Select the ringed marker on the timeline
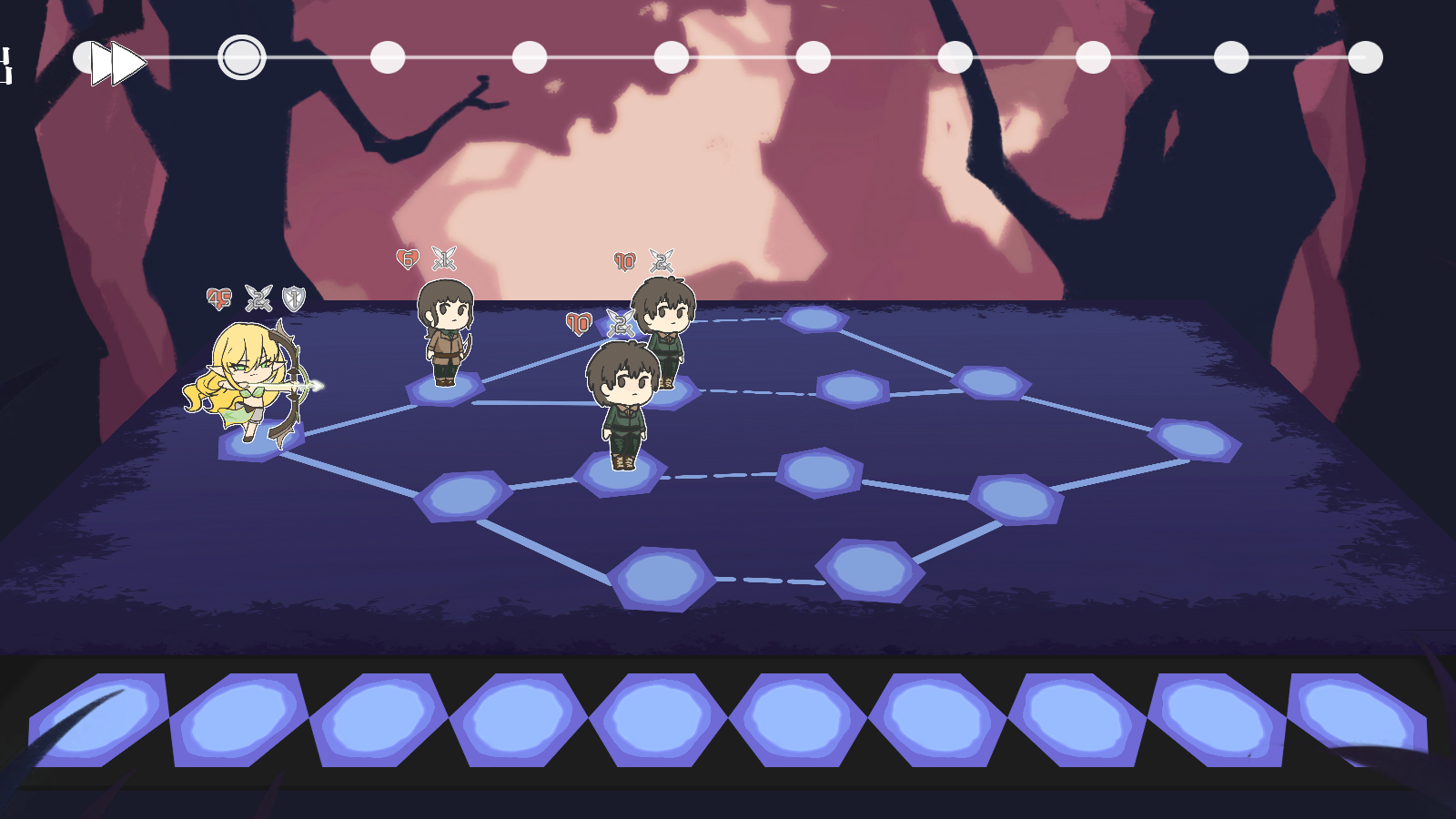Viewport: 1456px width, 819px height. [x=242, y=57]
